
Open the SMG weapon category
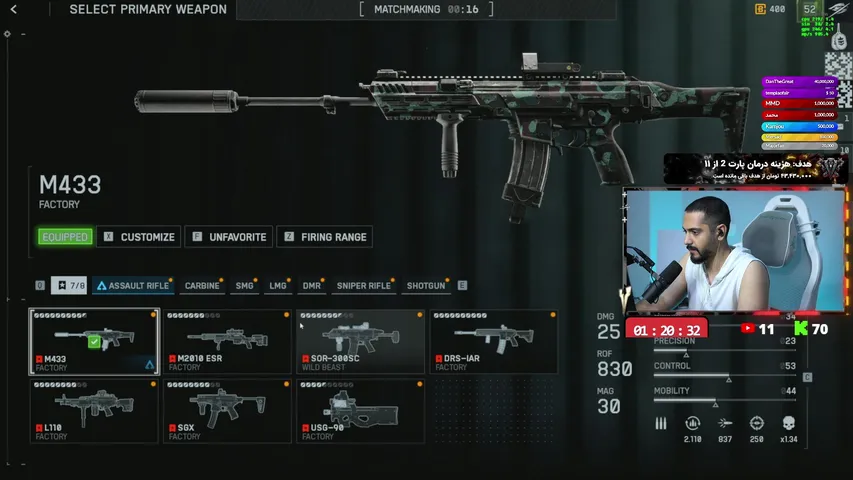[244, 286]
